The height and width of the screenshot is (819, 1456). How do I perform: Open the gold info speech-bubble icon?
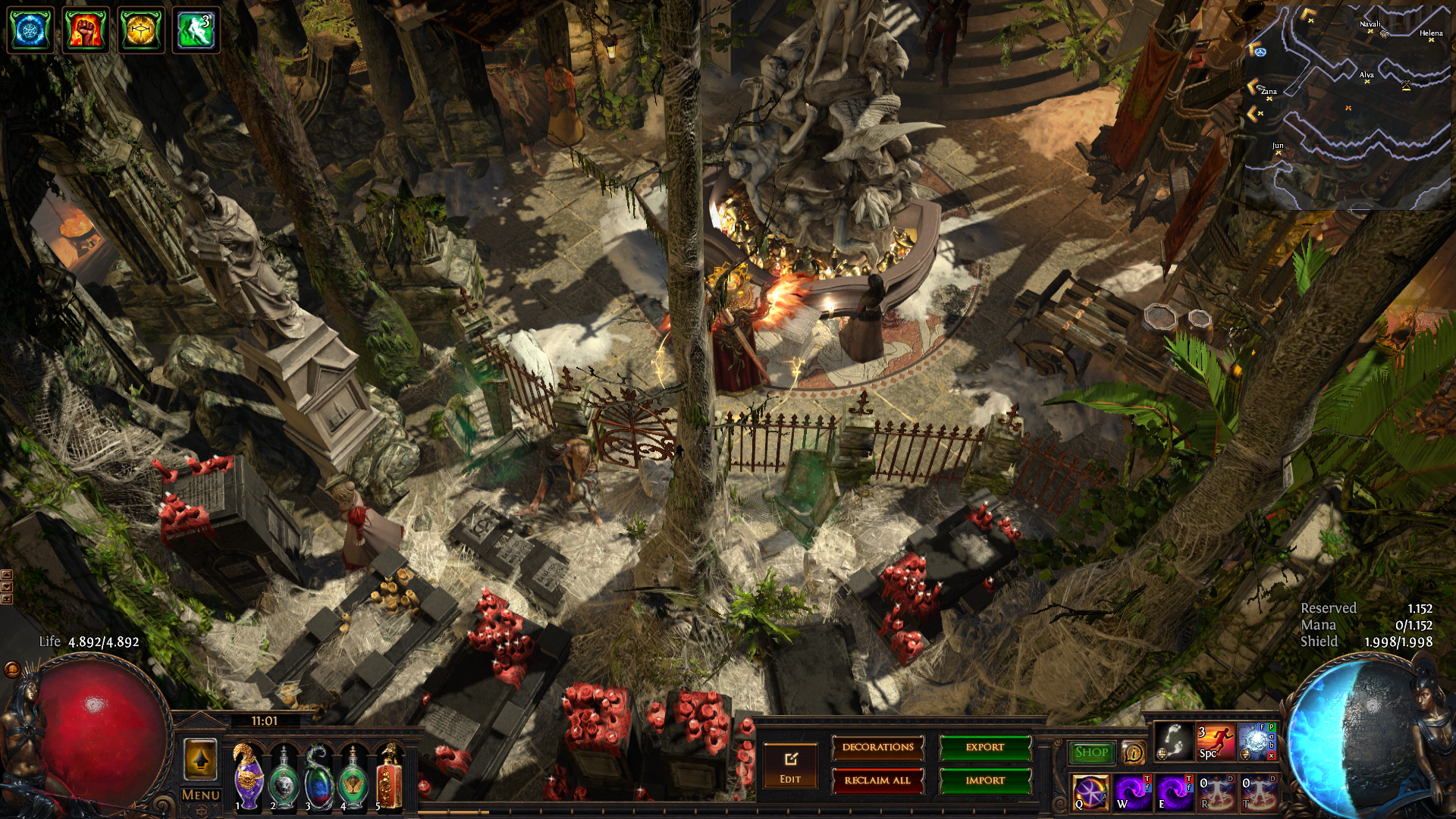coord(1133,752)
